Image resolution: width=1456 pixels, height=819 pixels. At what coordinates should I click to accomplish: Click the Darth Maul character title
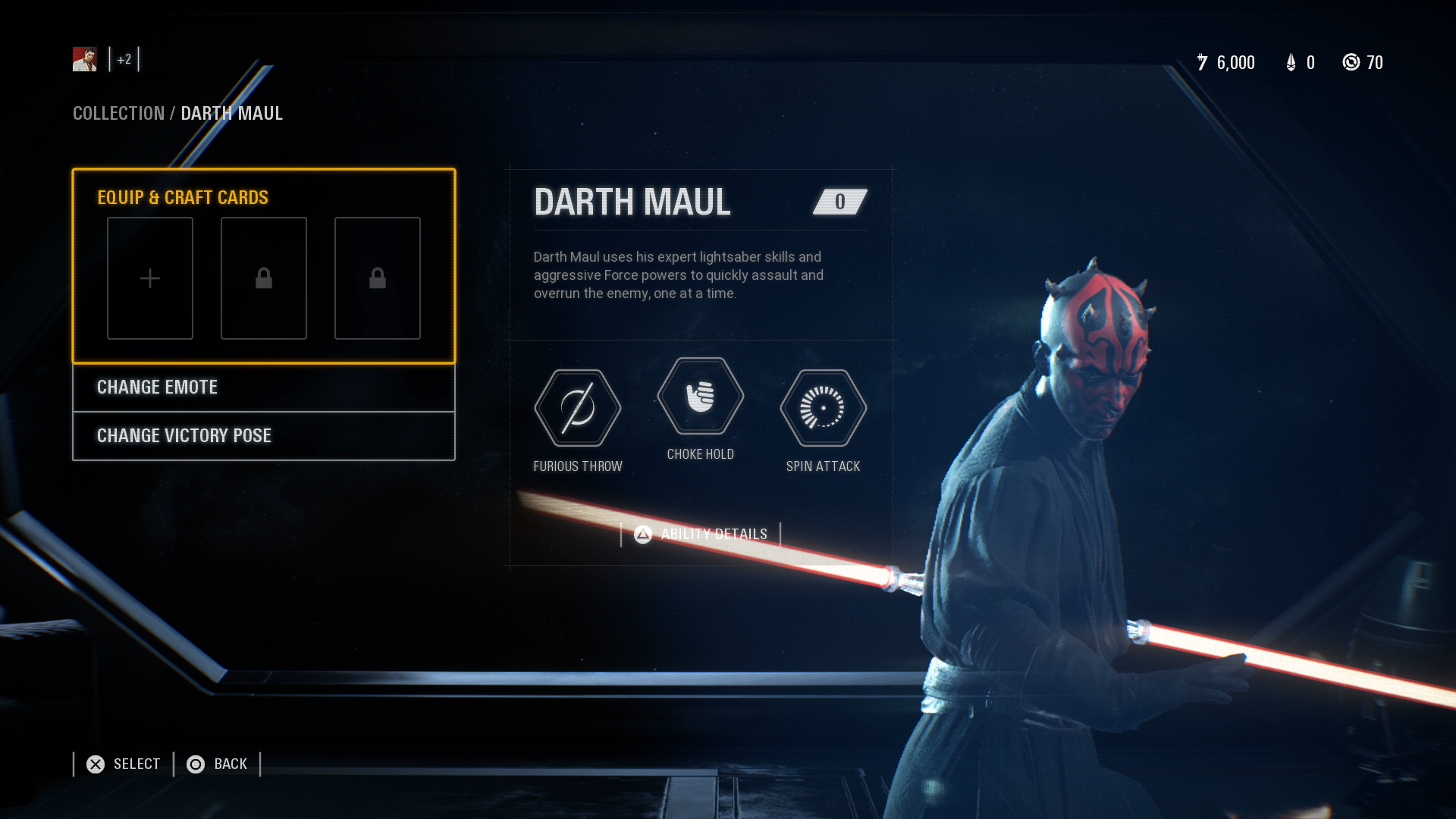(632, 201)
